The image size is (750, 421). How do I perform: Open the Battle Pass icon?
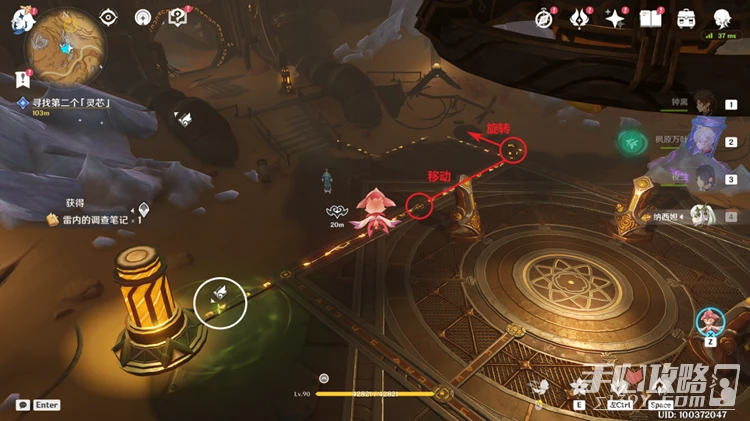click(x=579, y=18)
